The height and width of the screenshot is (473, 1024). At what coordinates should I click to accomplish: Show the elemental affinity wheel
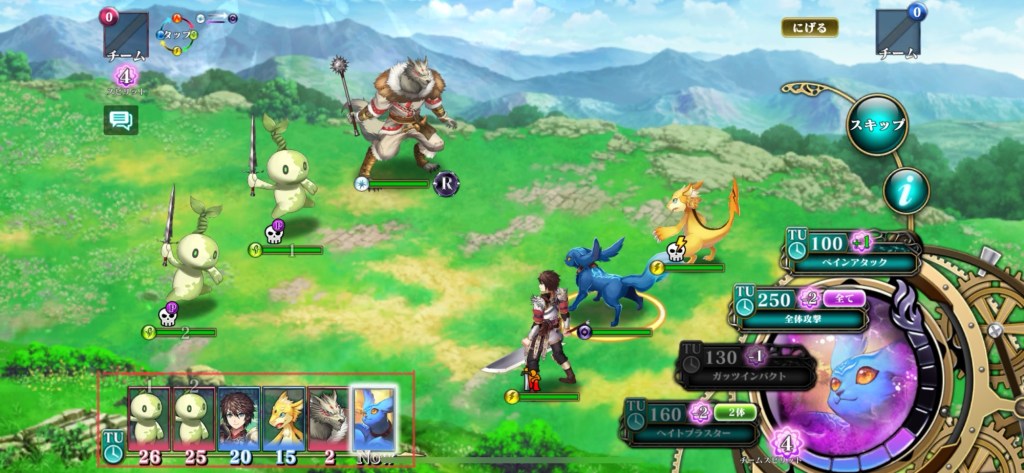[x=181, y=33]
